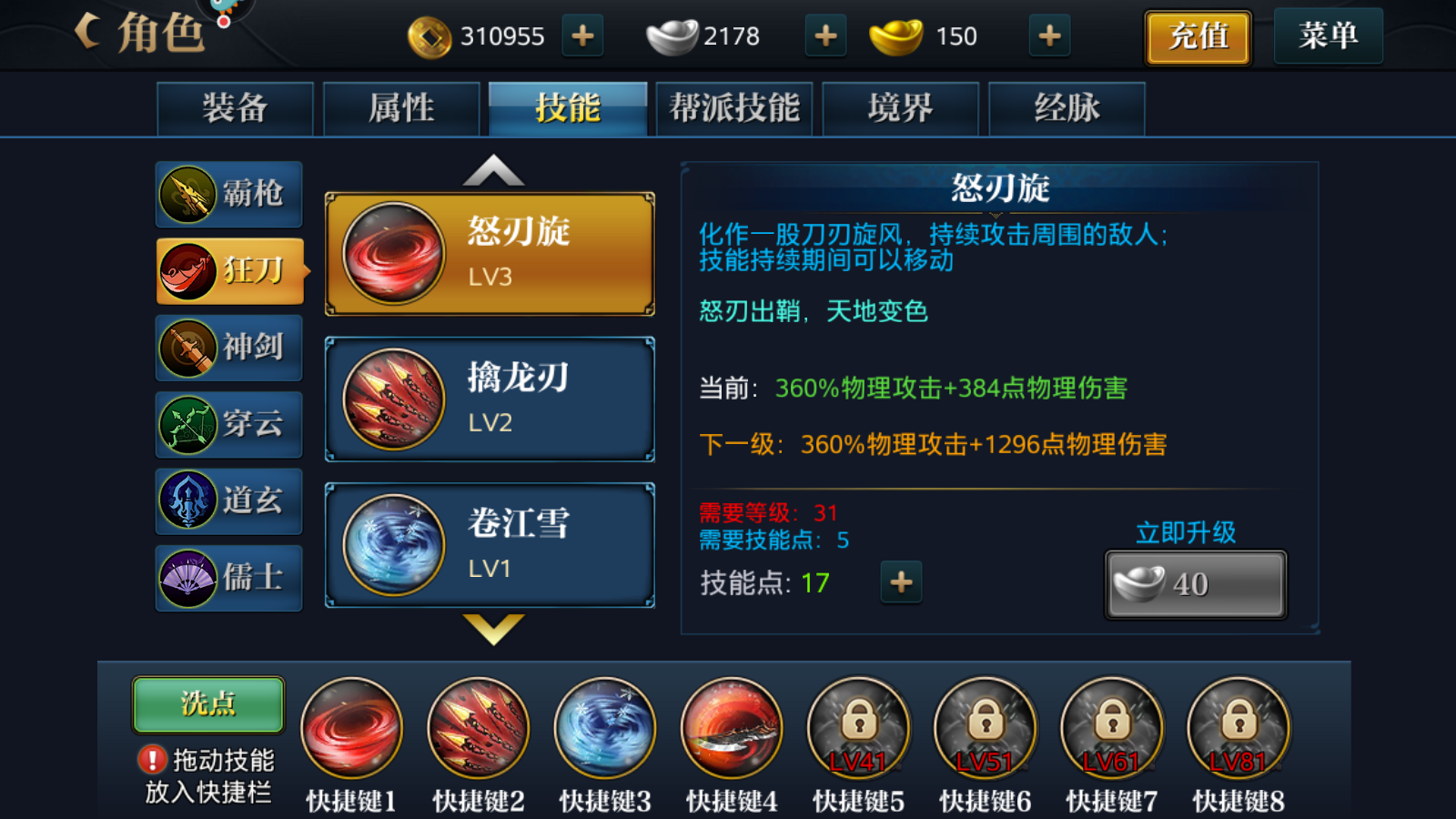The image size is (1456, 819).
Task: Select the 儒士 fan skill branch
Action: pyautogui.click(x=227, y=579)
